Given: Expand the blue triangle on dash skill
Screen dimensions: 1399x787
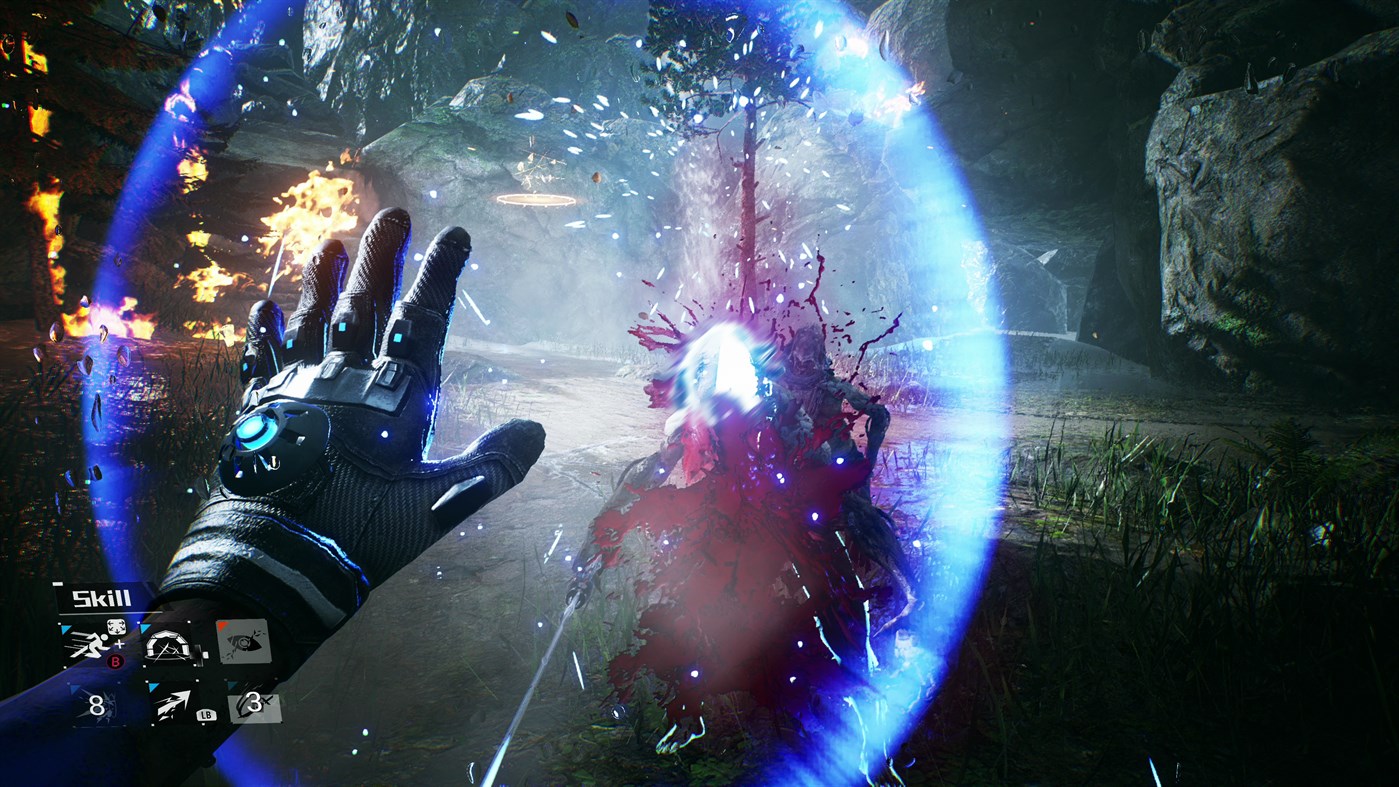Looking at the screenshot, I should [x=65, y=630].
